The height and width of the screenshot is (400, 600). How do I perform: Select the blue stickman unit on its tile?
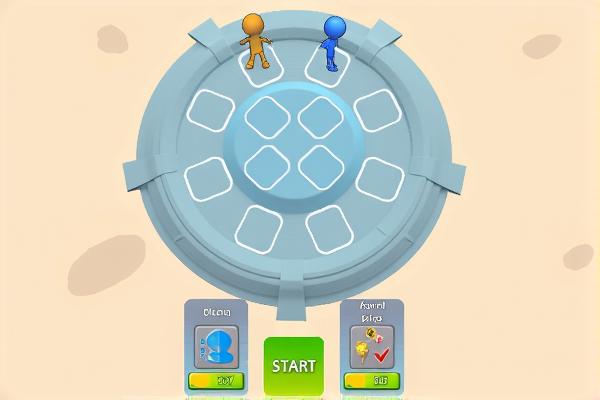tap(332, 42)
